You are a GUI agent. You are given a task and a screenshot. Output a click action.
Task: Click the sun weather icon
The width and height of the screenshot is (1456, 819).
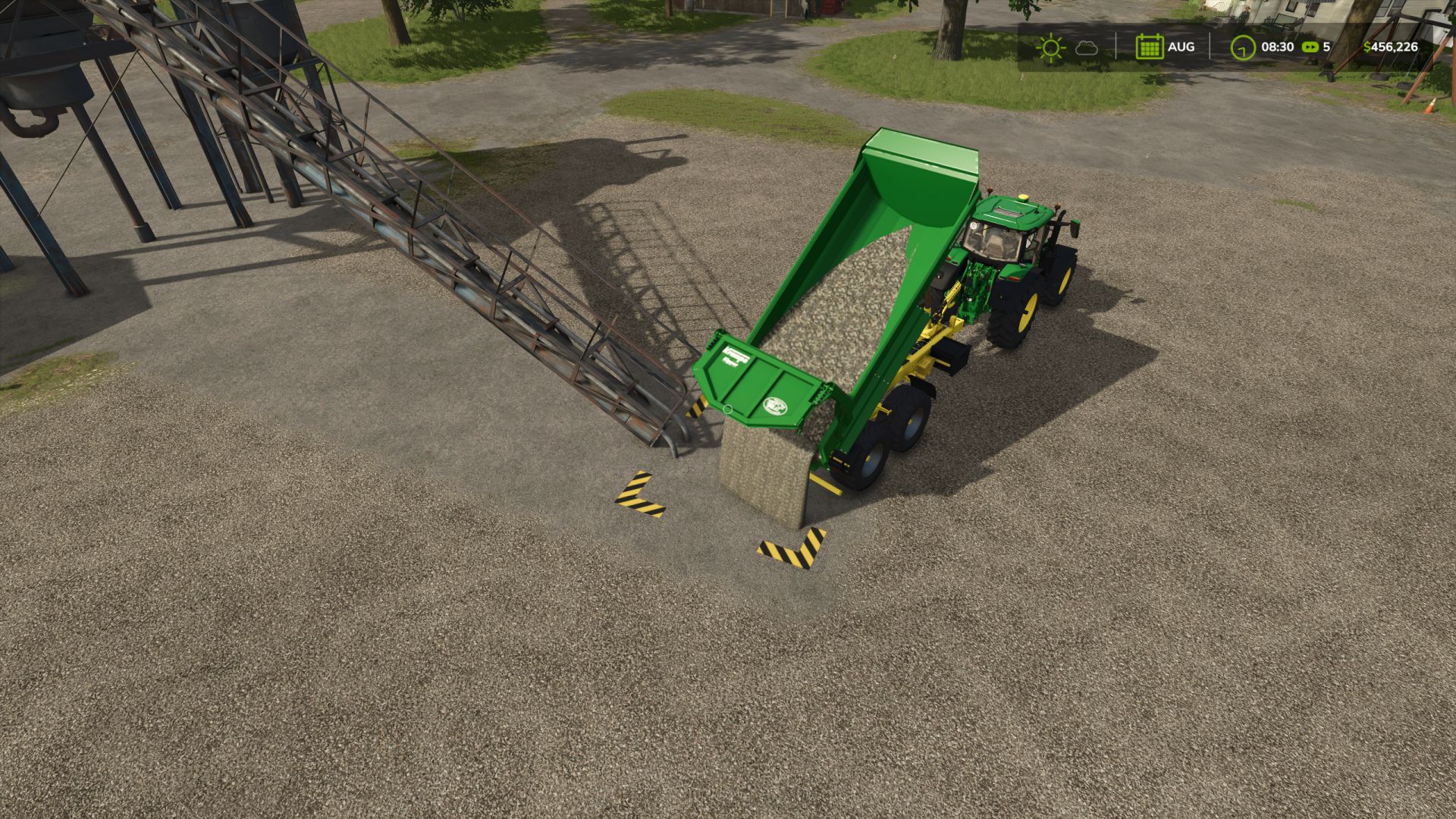pos(1052,47)
